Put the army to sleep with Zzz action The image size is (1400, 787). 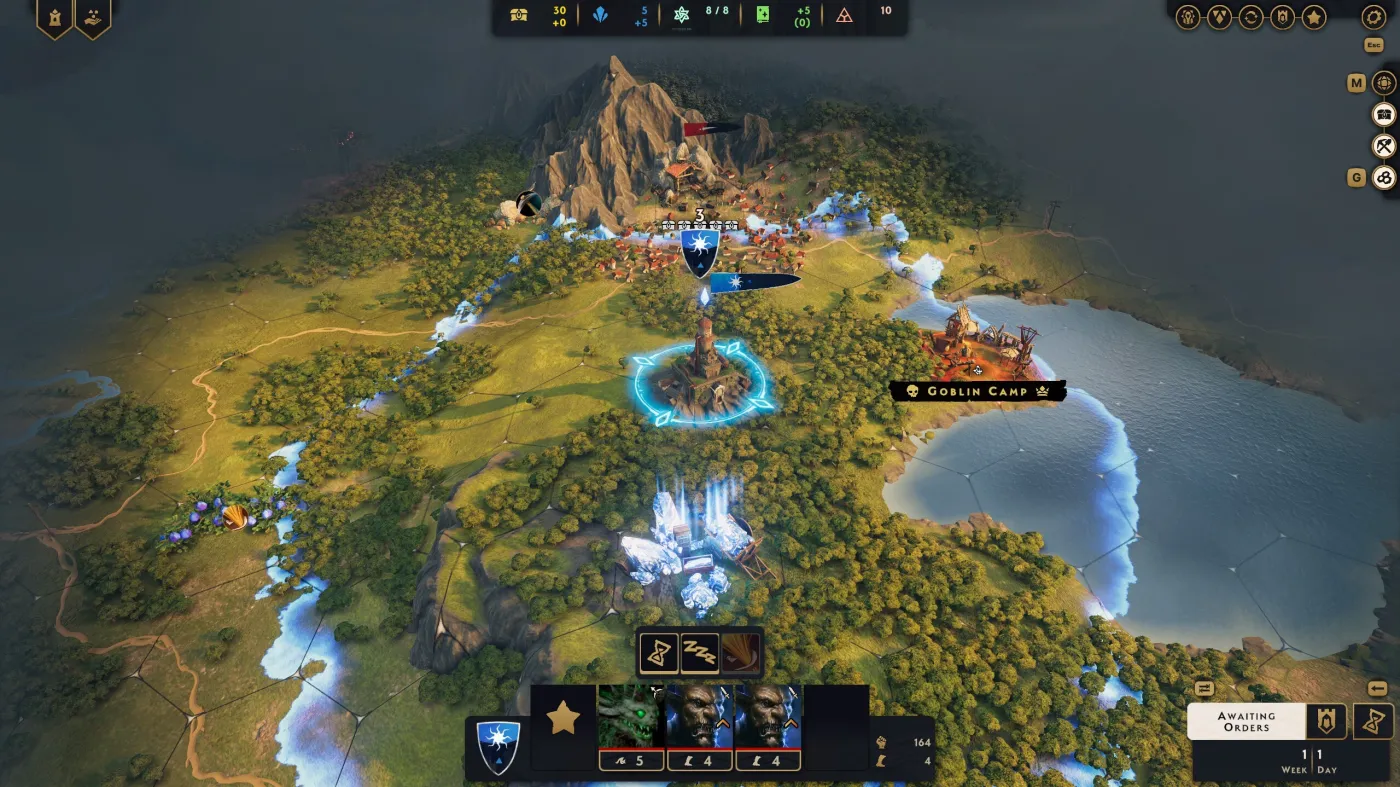pos(700,653)
